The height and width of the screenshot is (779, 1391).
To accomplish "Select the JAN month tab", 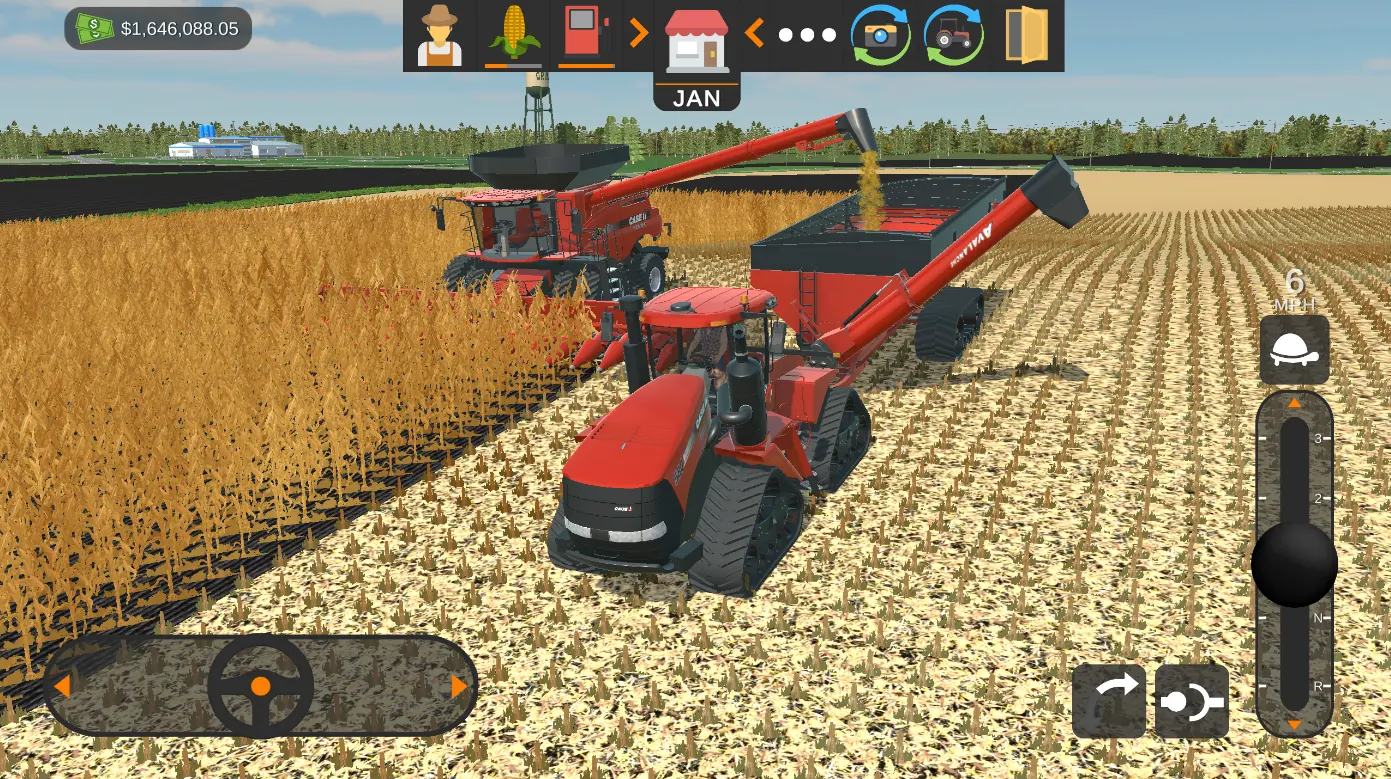I will 697,96.
